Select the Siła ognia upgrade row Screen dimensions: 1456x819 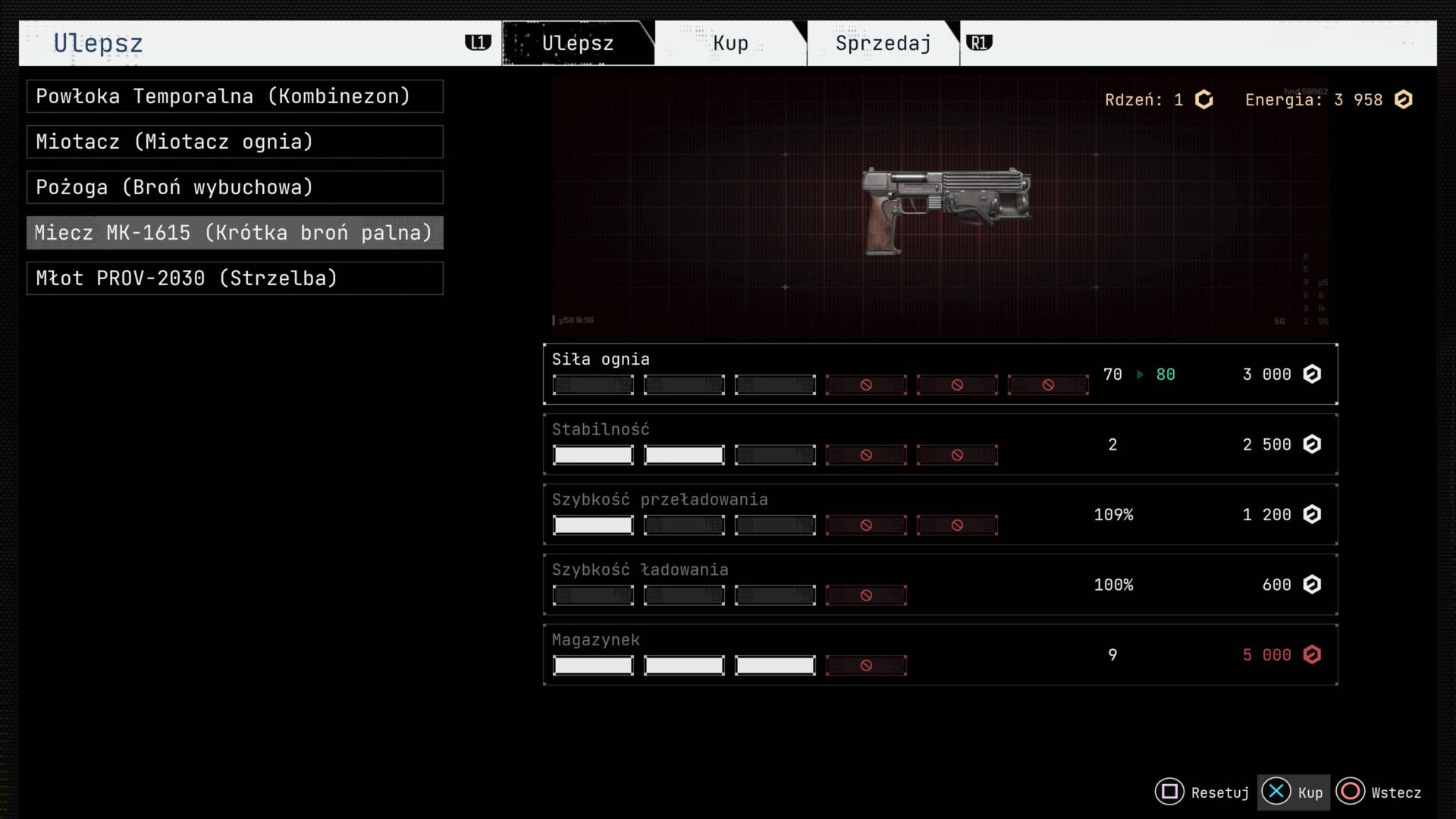coord(940,374)
